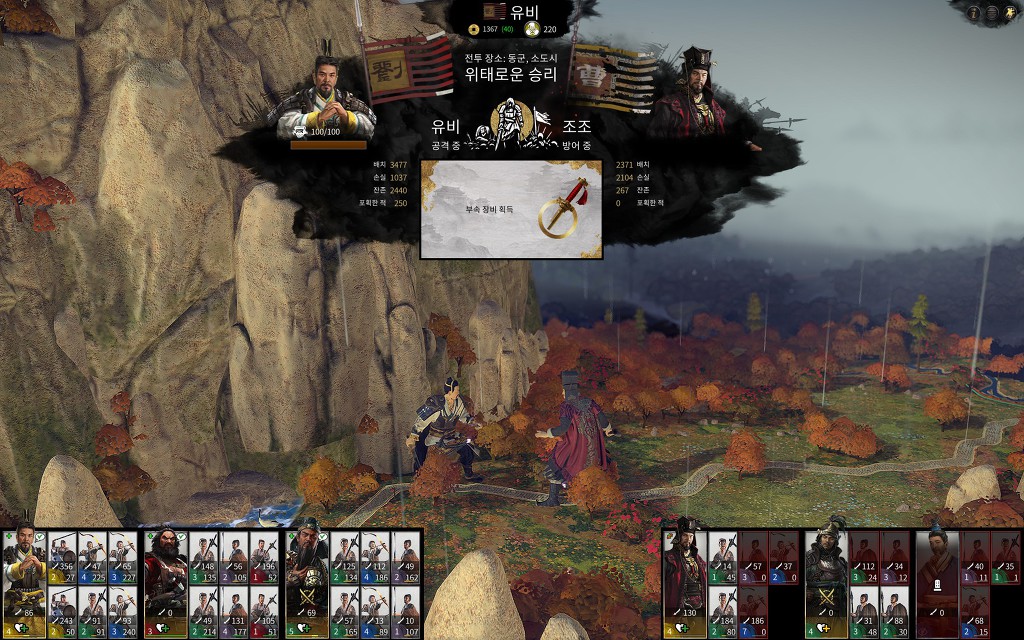
Task: Select enemy spearmen unit card showing 88
Action: point(895,613)
